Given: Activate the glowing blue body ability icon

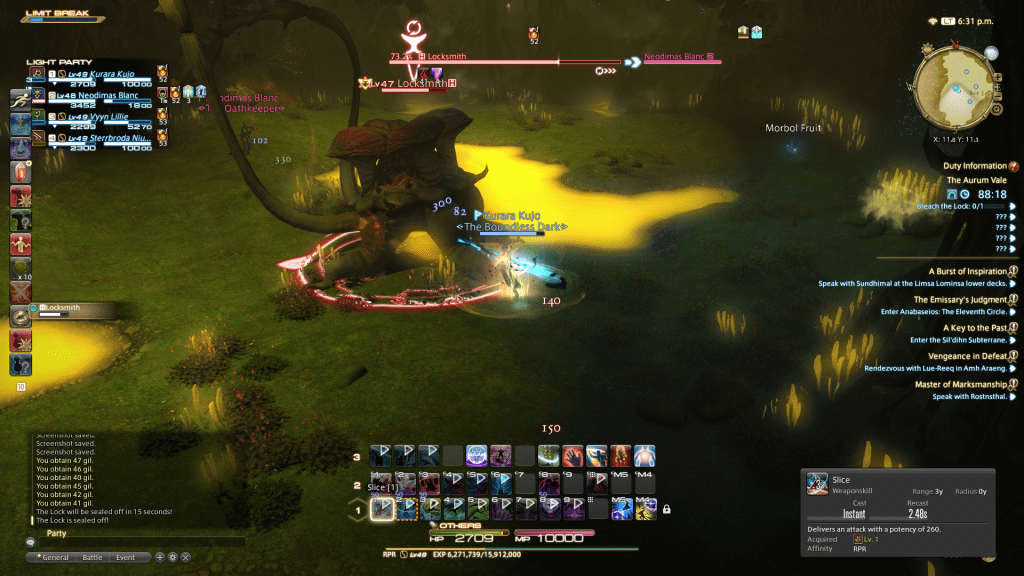Looking at the screenshot, I should 645,456.
